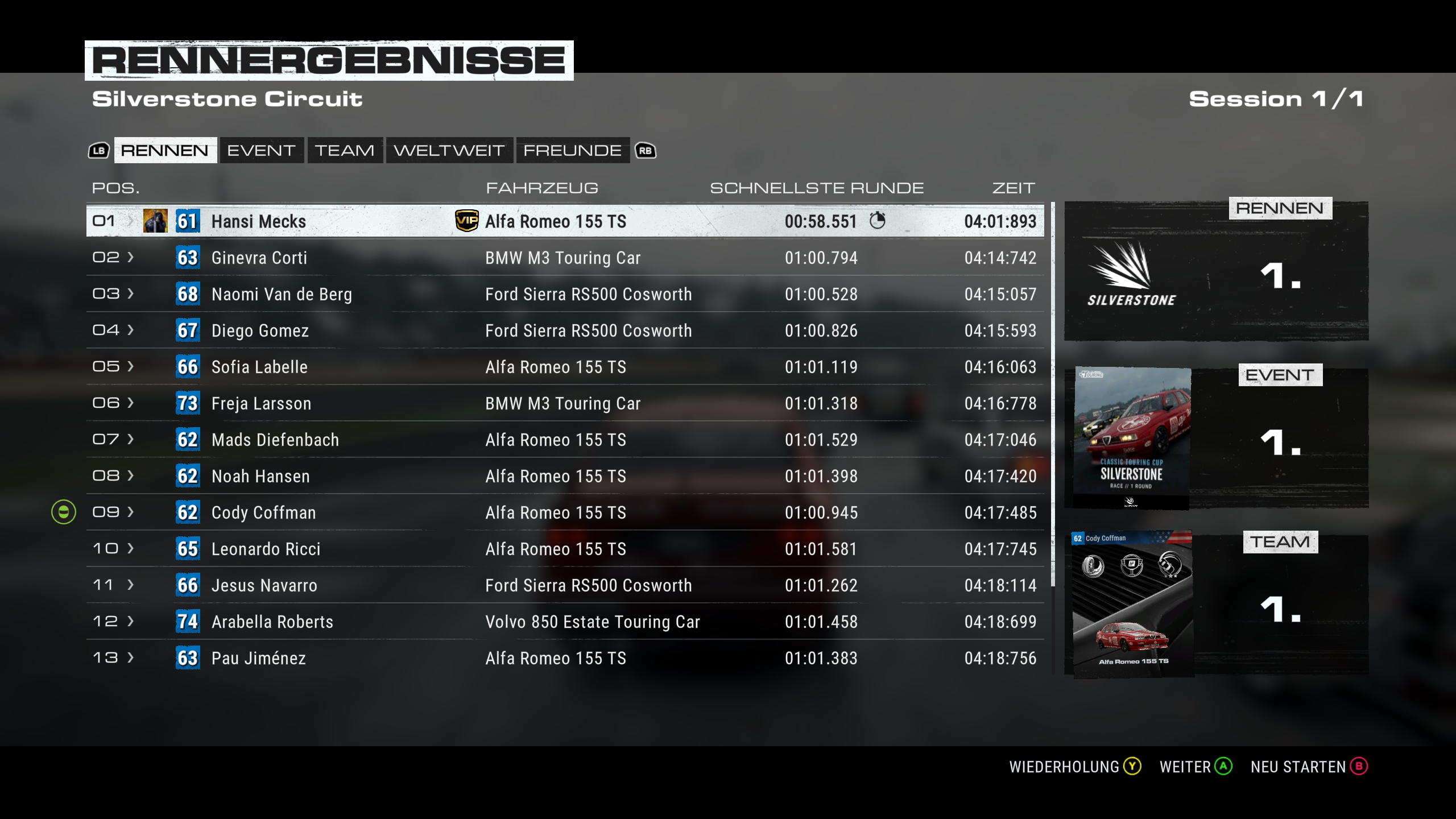Screen dimensions: 1456x819
Task: Click the LB shoulder button icon
Action: (x=98, y=150)
